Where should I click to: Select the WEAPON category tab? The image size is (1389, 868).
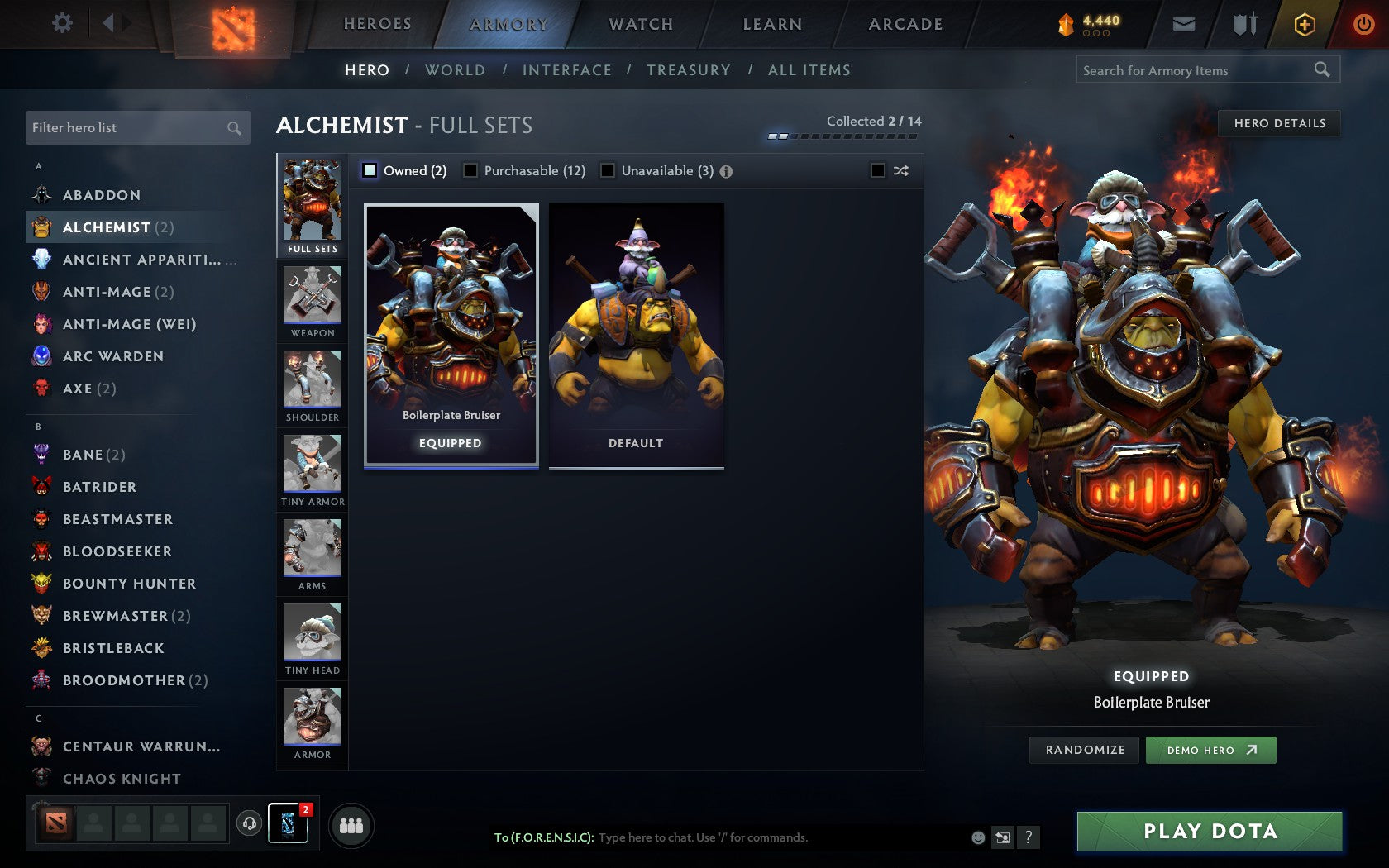[x=312, y=300]
